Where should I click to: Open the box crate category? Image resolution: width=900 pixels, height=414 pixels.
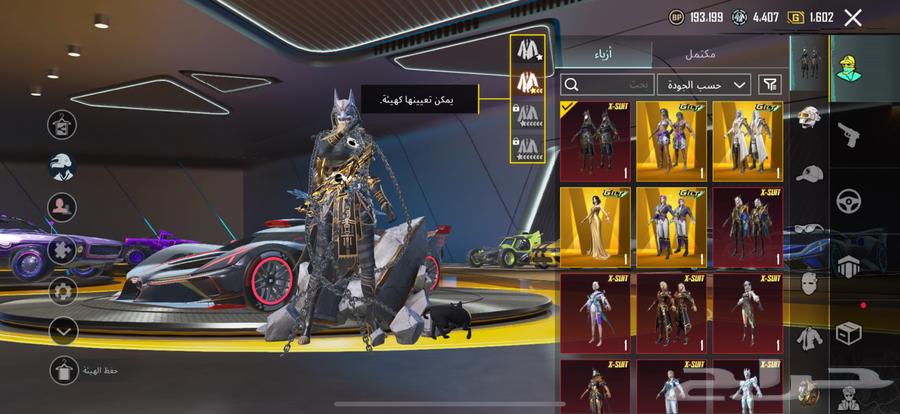click(850, 331)
